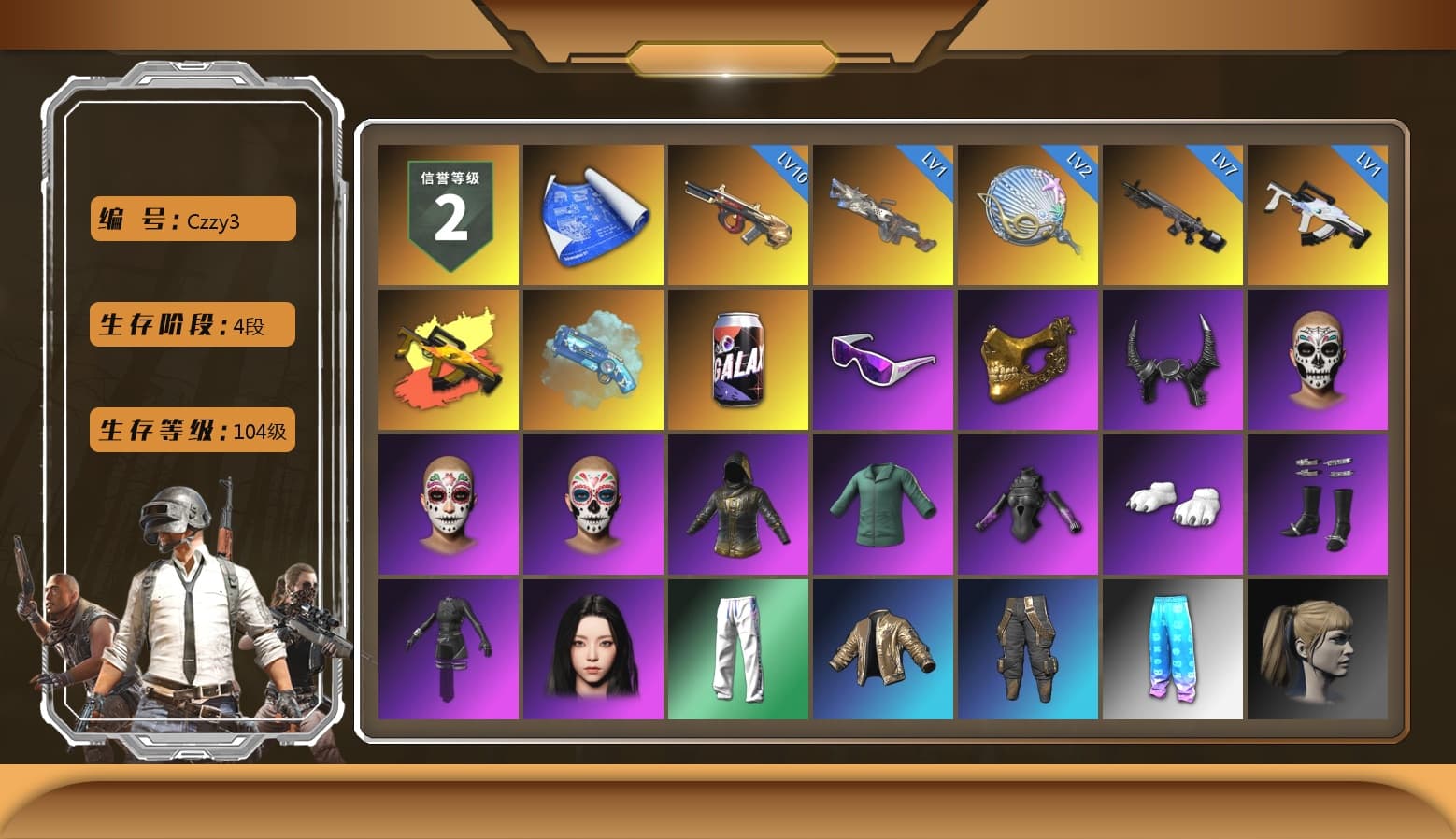This screenshot has width=1456, height=839.
Task: Select the GALAX soda can item
Action: coord(738,360)
